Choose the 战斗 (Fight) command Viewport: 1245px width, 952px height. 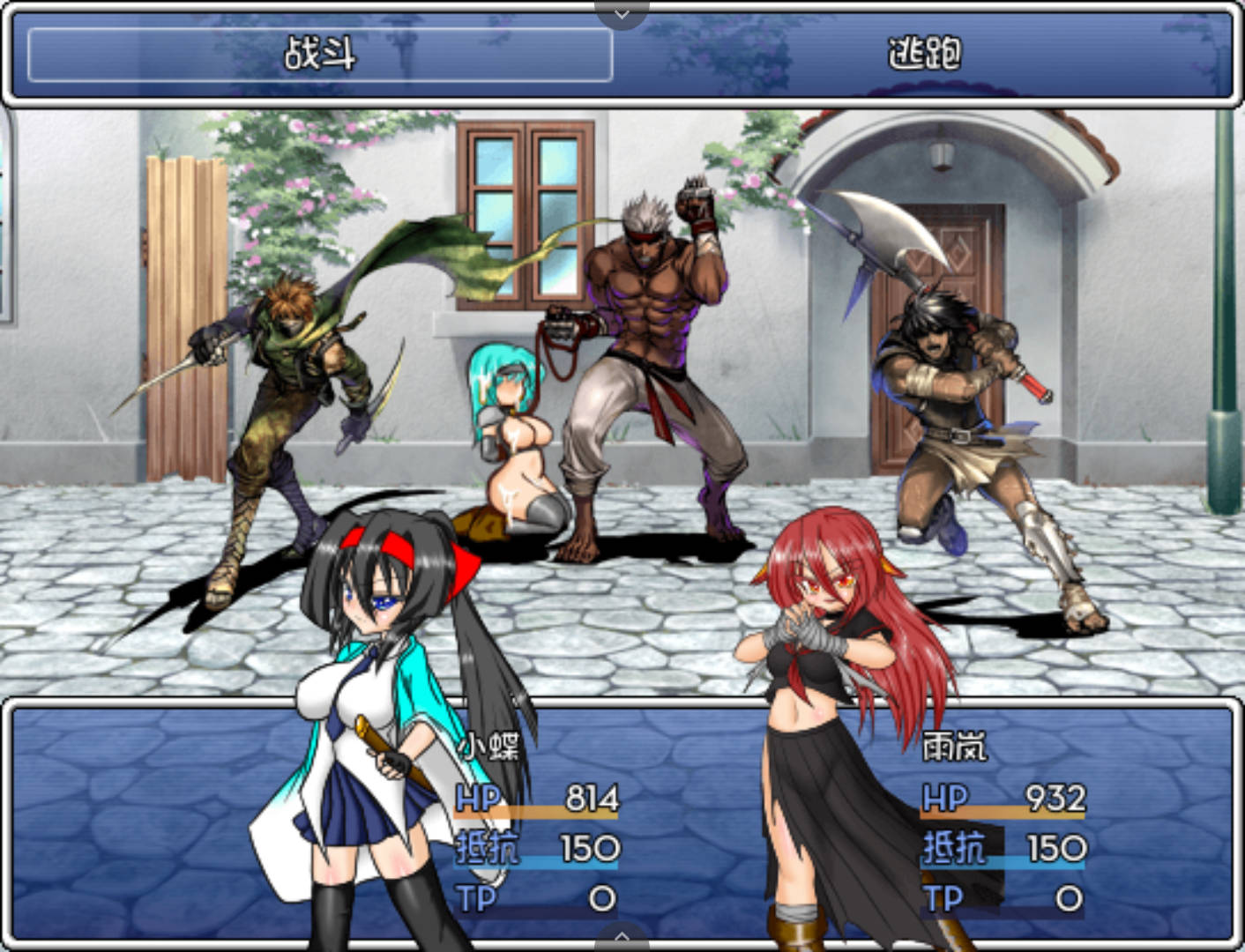(x=319, y=55)
